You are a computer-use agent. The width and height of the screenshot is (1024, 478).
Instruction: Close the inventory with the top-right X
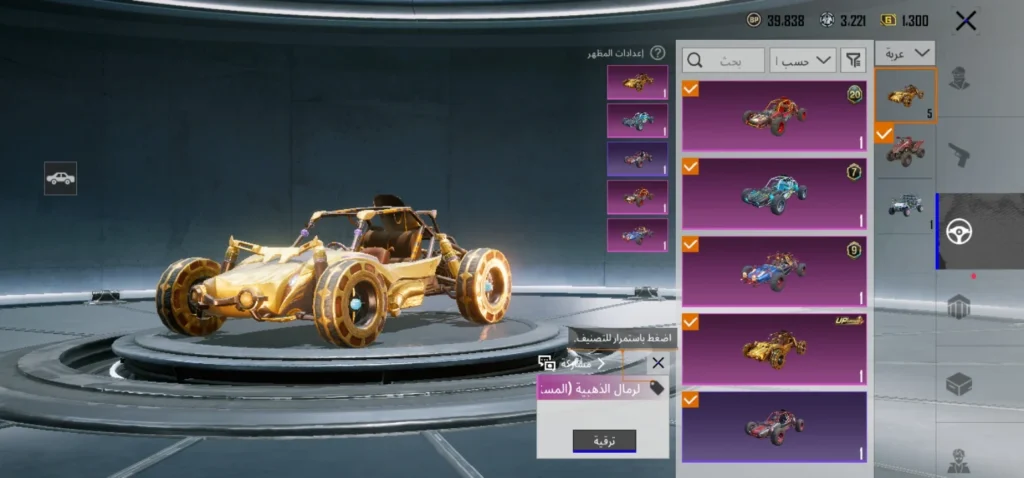[965, 21]
